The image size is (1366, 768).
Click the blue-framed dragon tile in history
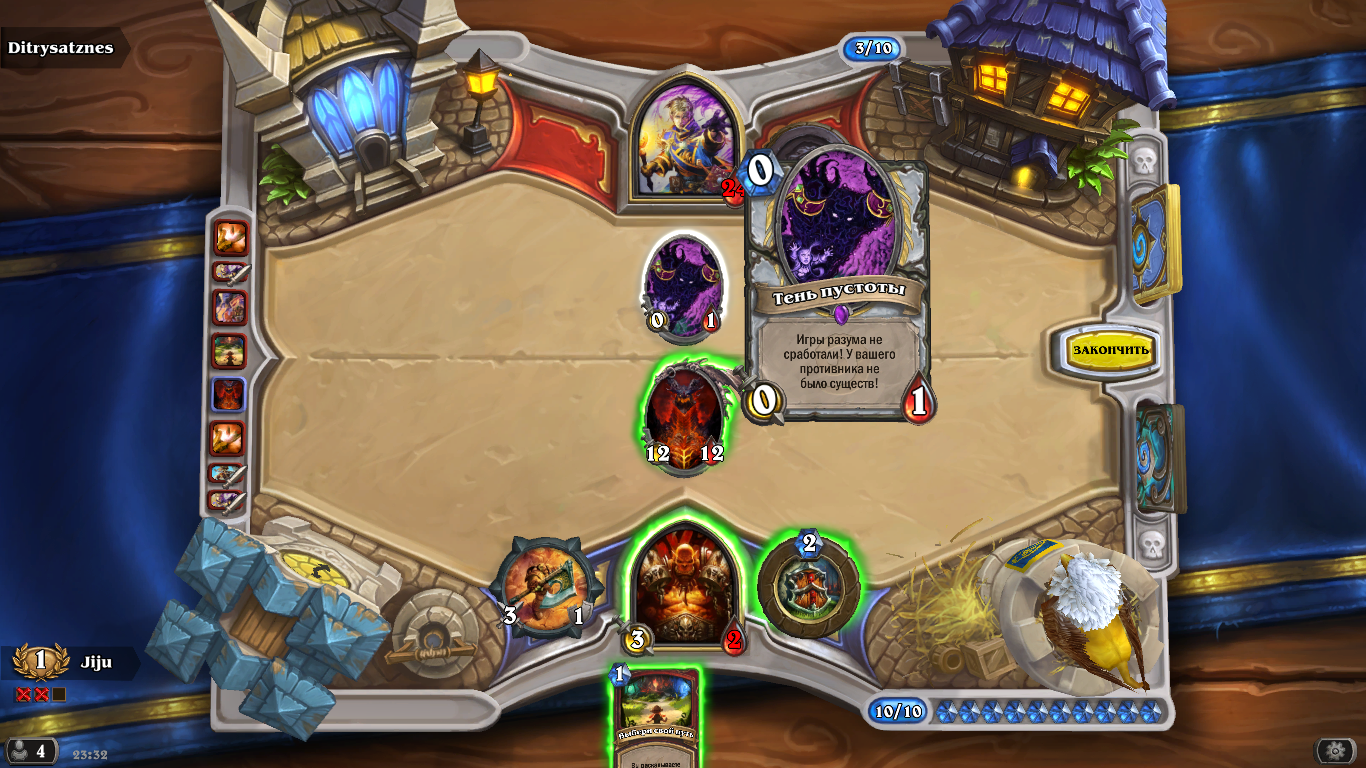point(229,394)
